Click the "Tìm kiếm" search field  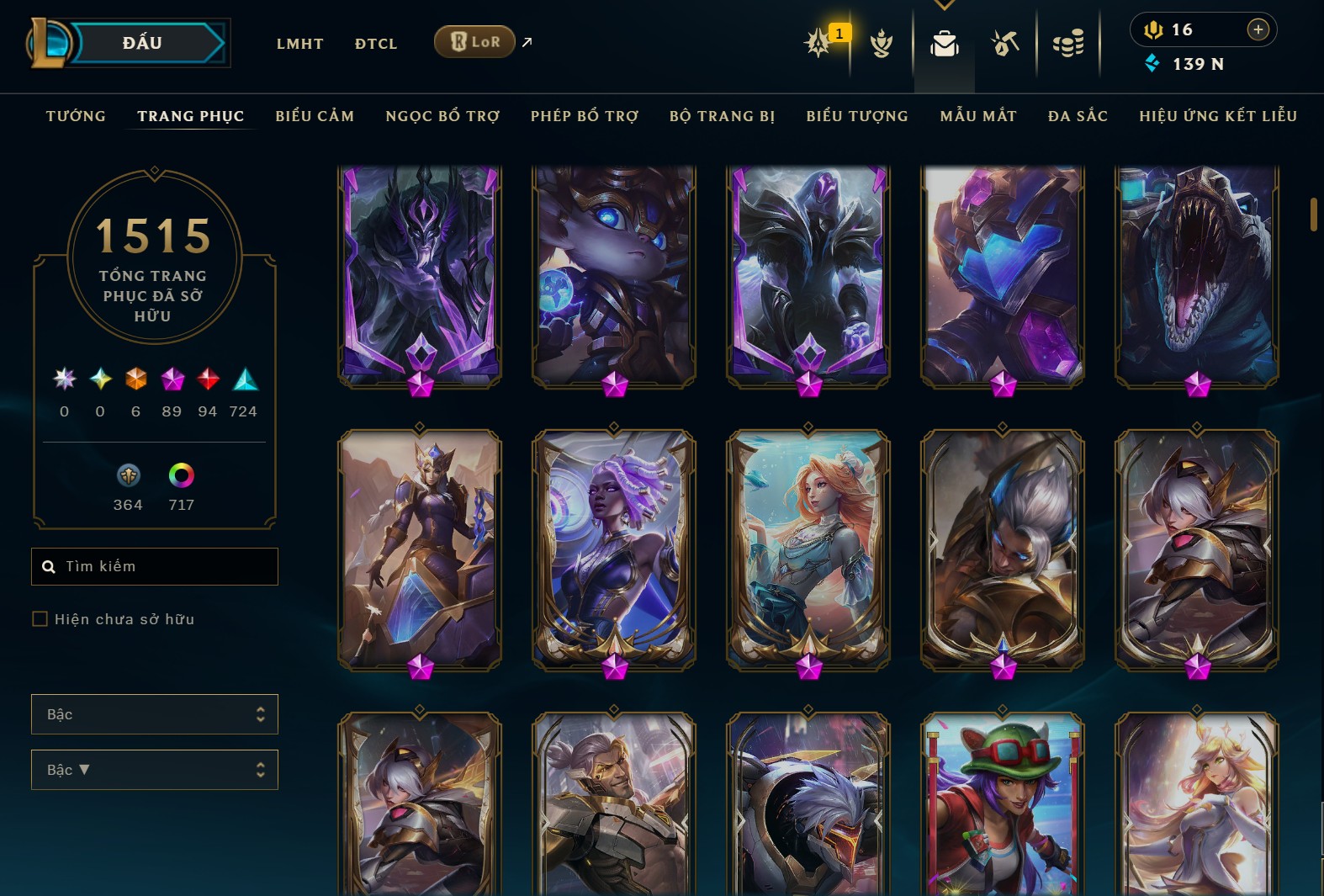(x=155, y=566)
